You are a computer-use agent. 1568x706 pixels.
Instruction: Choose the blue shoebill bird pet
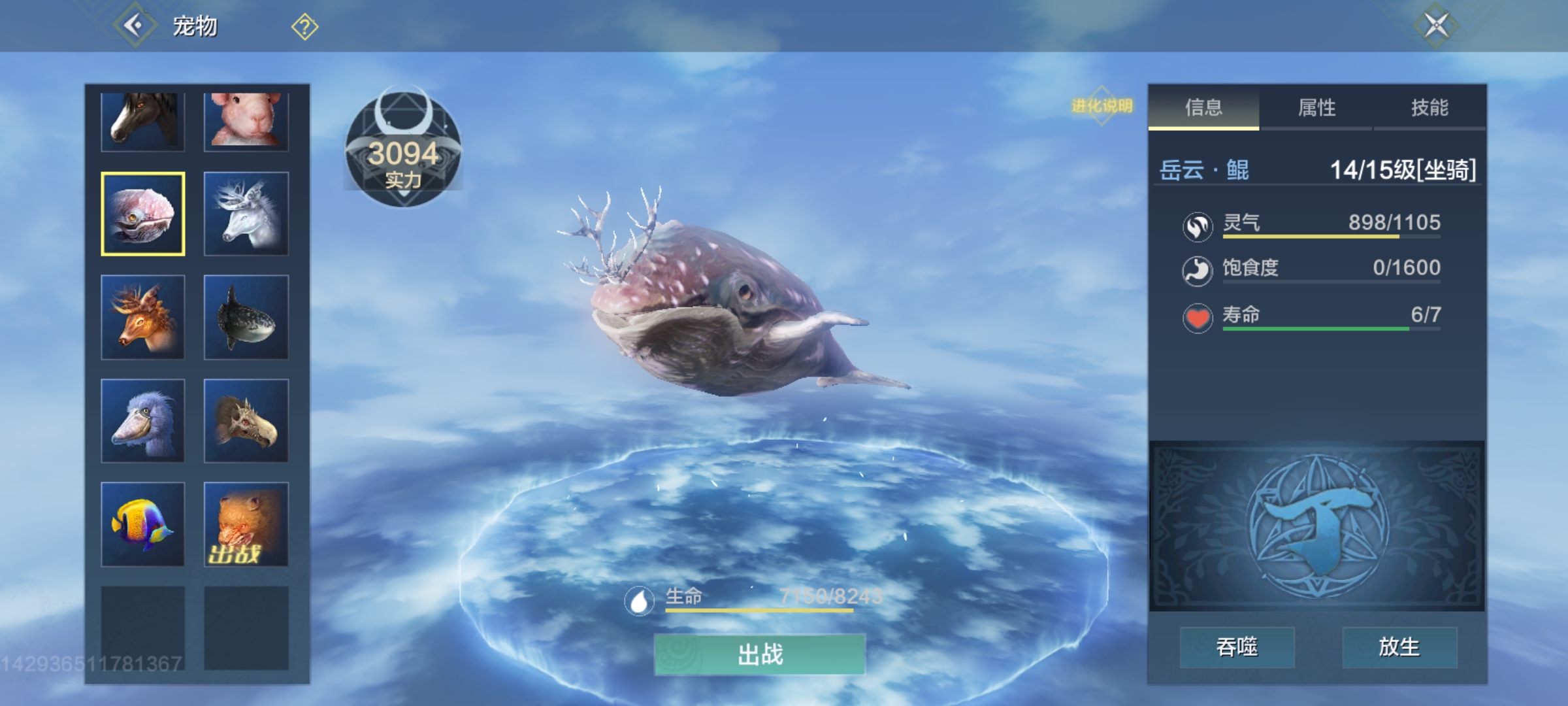click(143, 421)
